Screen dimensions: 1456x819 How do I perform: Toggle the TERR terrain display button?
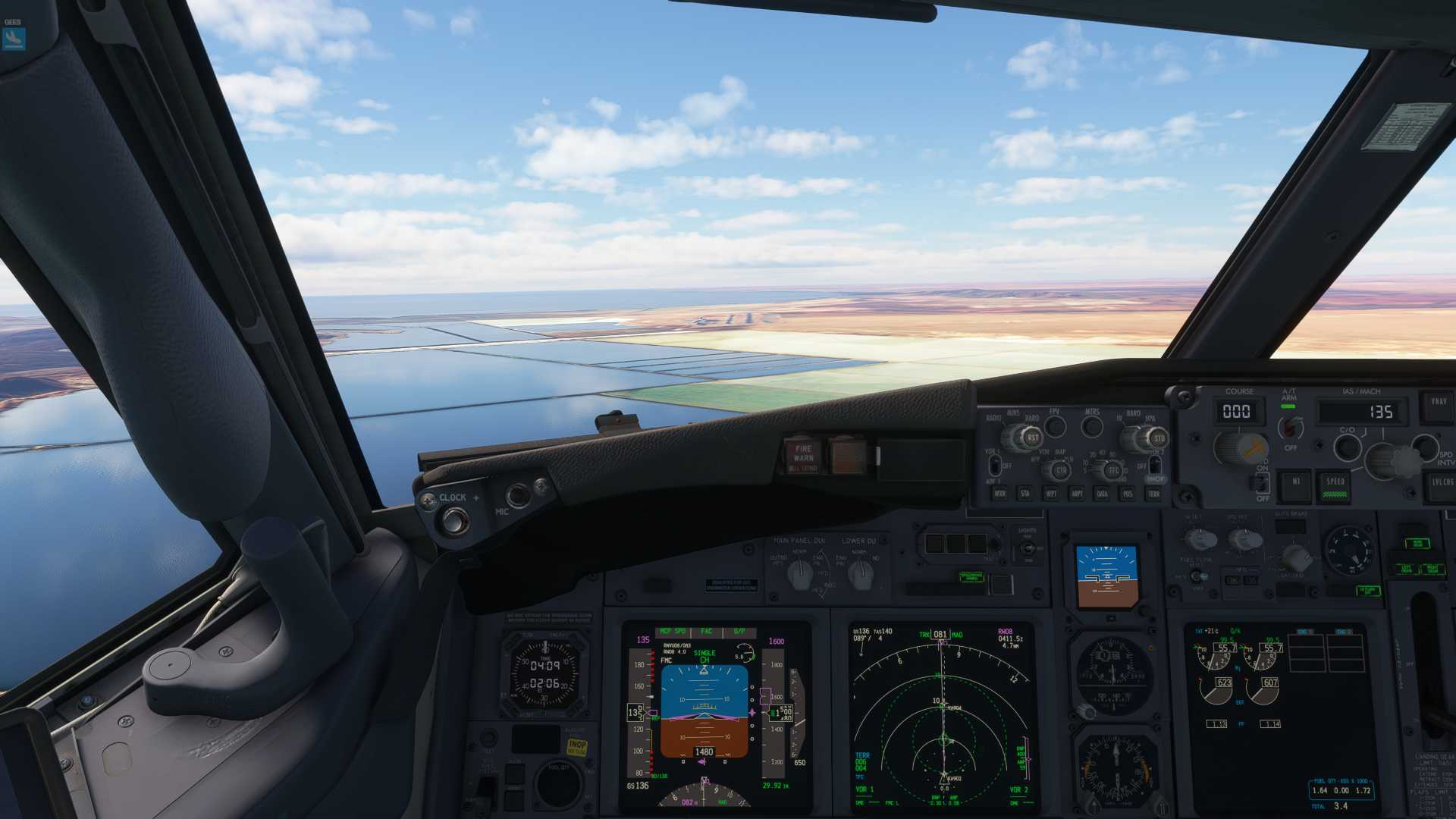[x=1153, y=494]
